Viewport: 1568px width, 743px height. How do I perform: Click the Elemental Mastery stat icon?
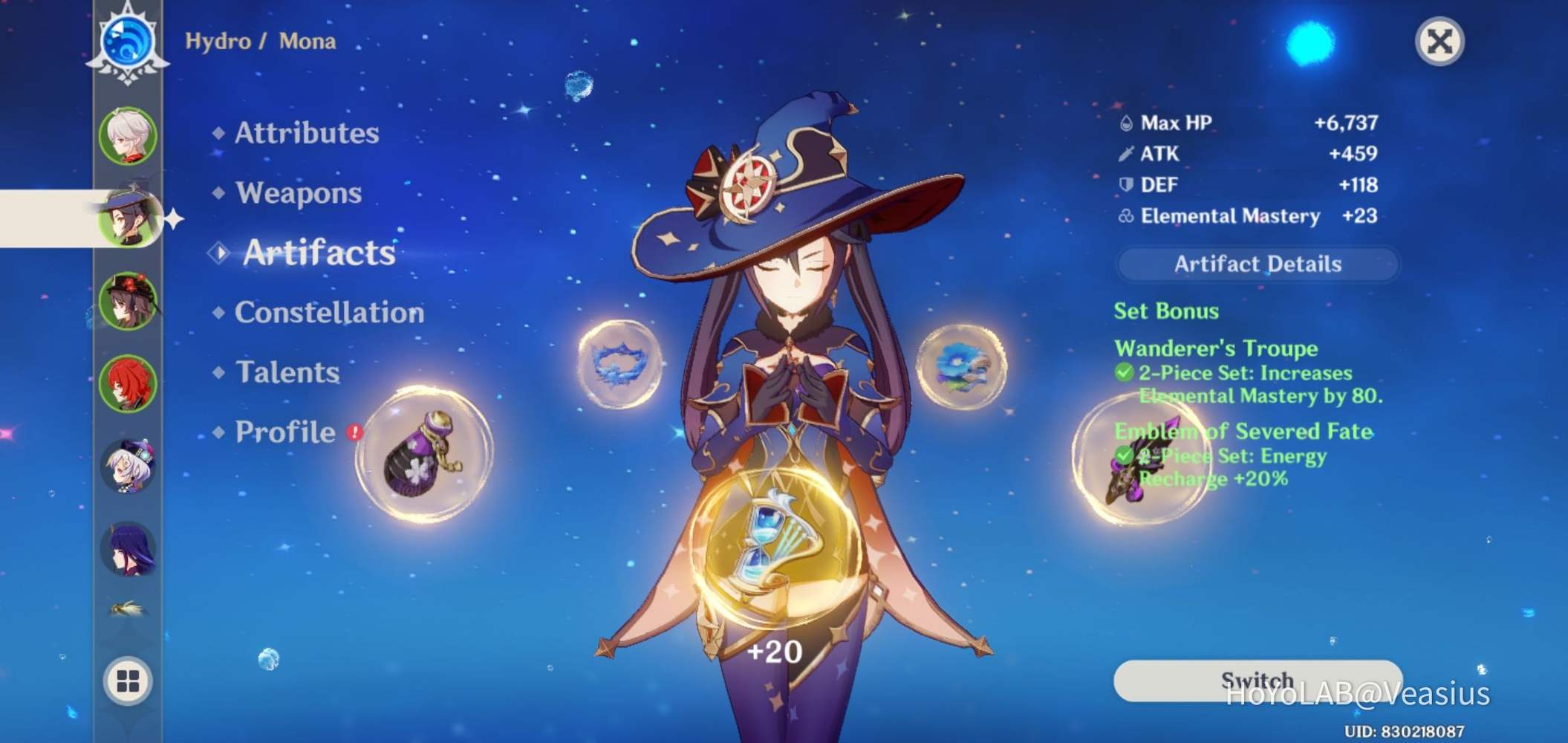tap(1126, 217)
